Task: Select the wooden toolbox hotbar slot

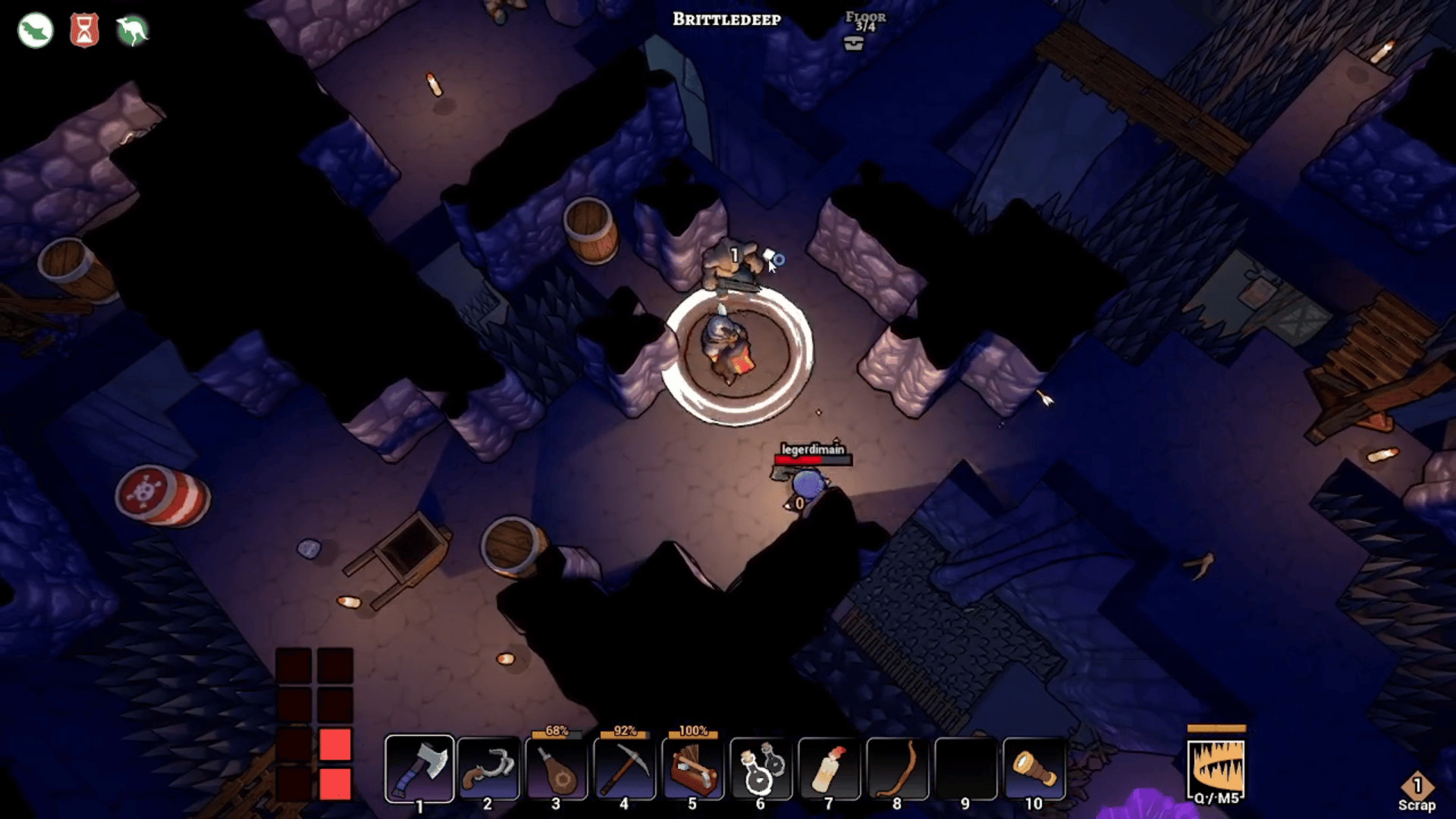Action: (692, 768)
